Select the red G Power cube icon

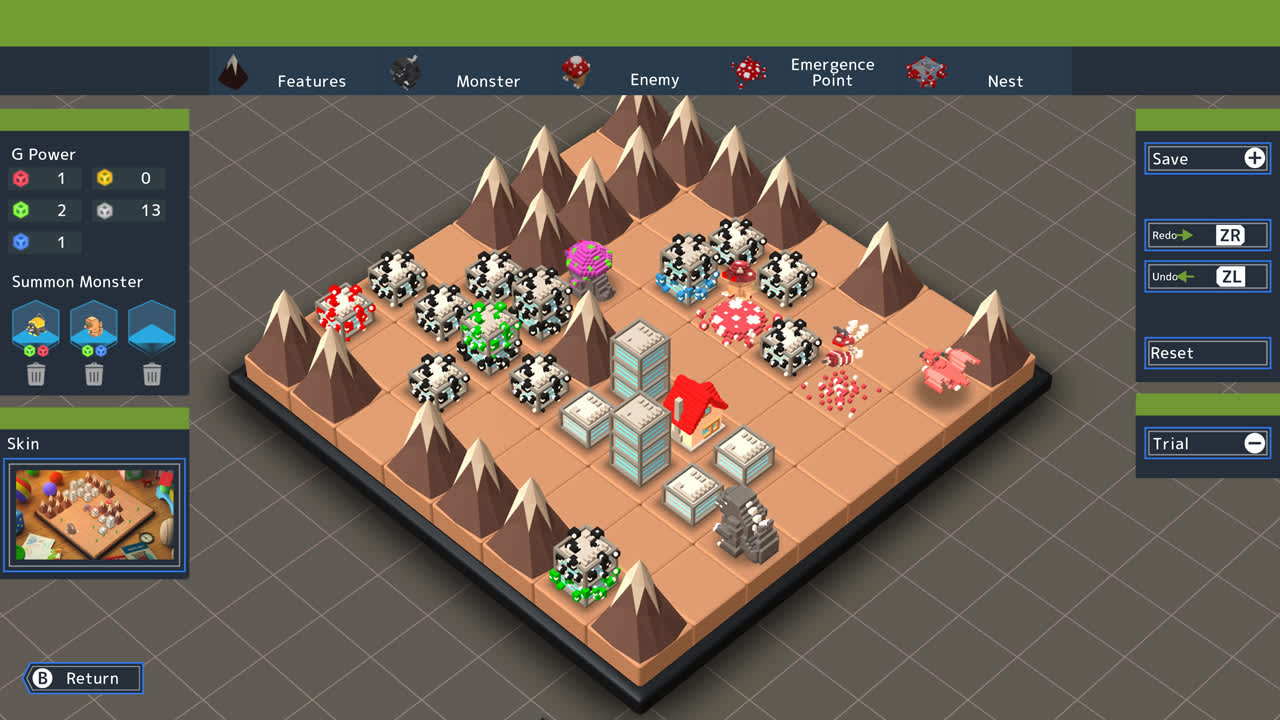pyautogui.click(x=22, y=178)
